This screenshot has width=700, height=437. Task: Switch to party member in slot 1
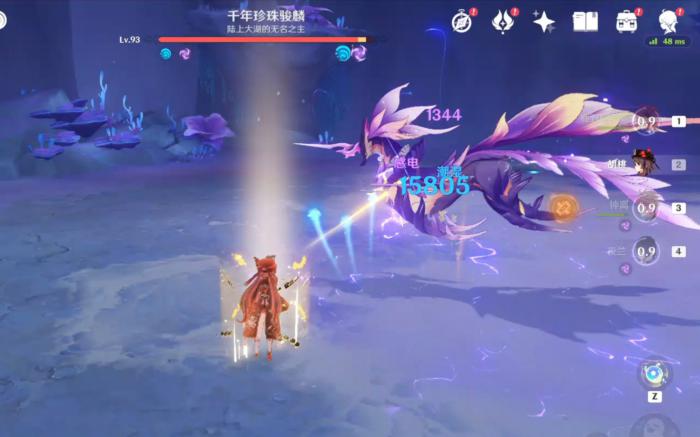(648, 122)
